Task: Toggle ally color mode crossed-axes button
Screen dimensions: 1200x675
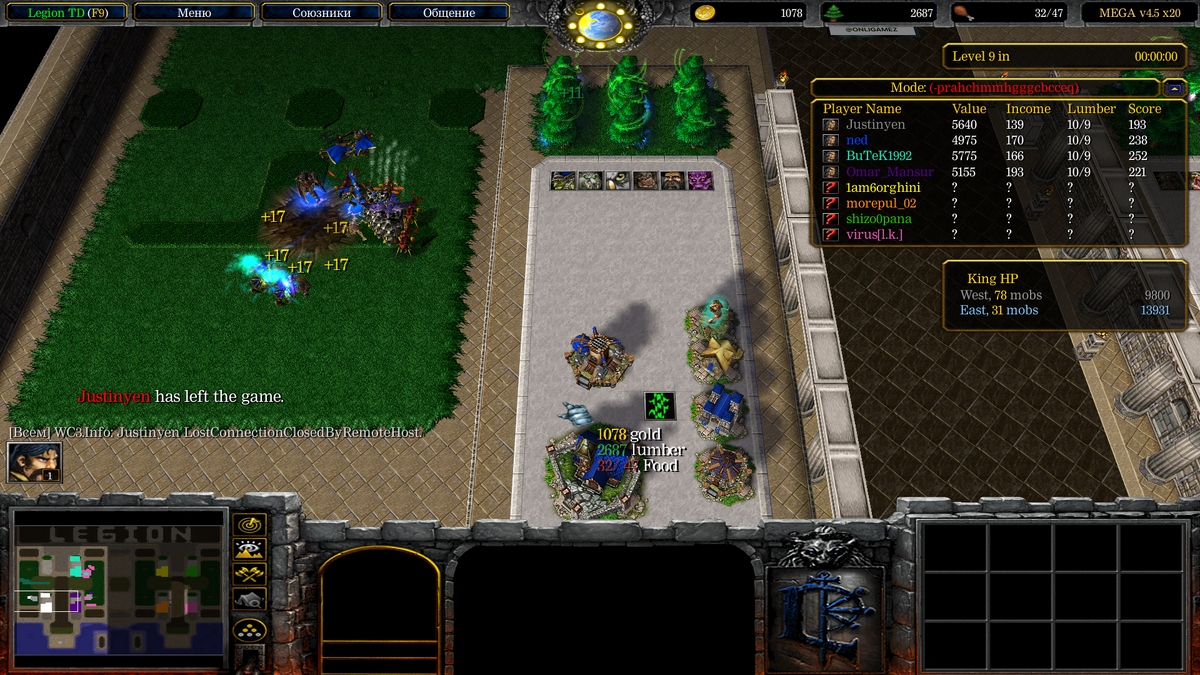Action: tap(249, 574)
